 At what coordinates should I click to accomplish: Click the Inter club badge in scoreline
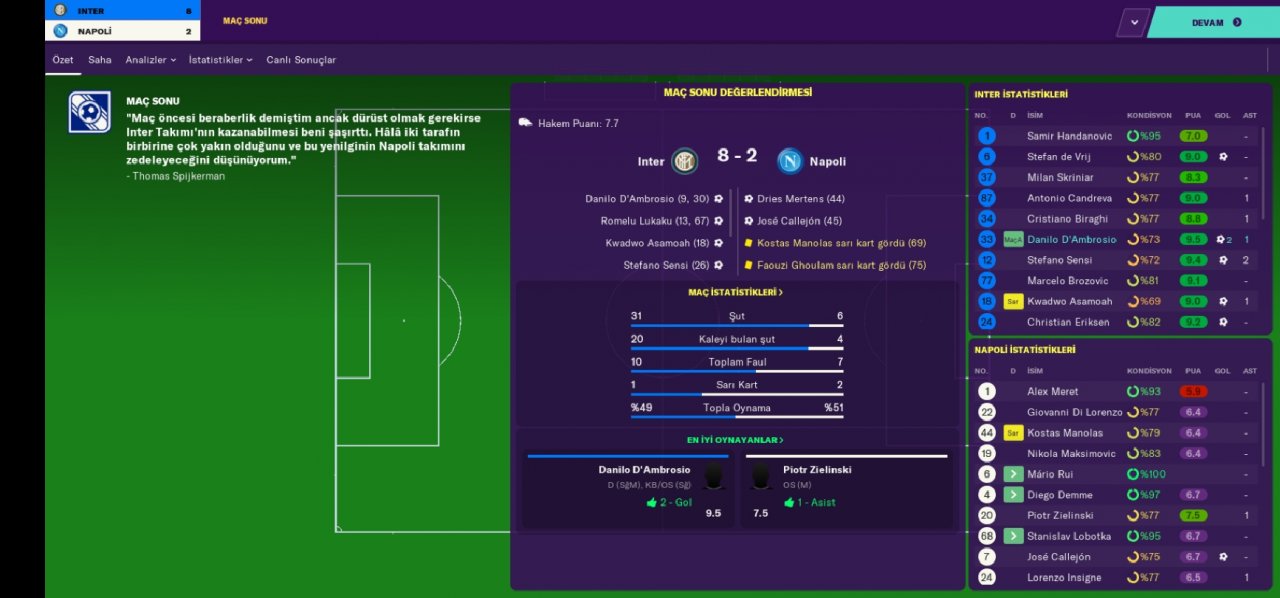[685, 160]
